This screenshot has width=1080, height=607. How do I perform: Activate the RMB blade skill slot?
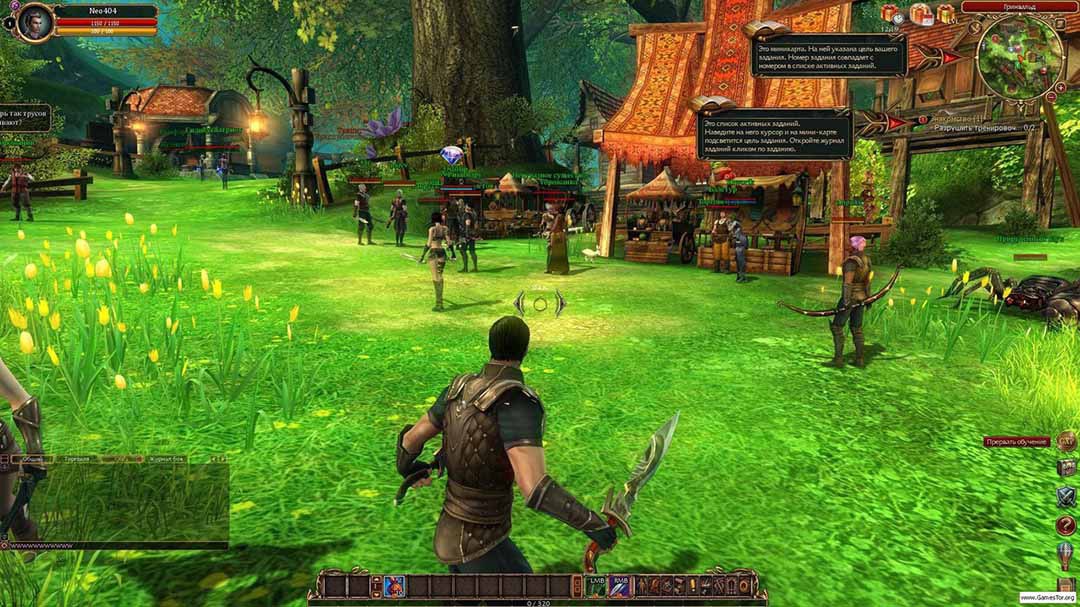point(621,586)
